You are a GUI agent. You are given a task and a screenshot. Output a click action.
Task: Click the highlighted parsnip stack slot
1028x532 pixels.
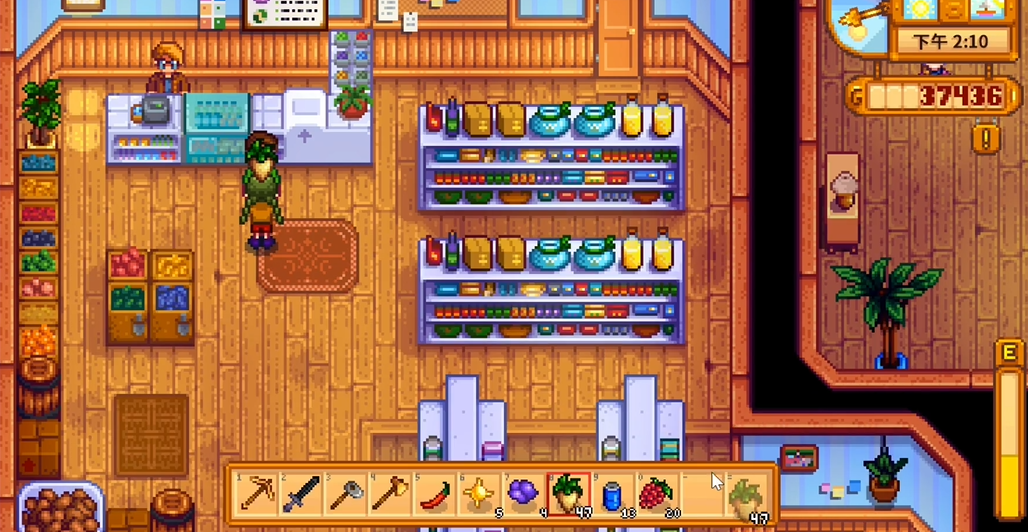pos(568,493)
